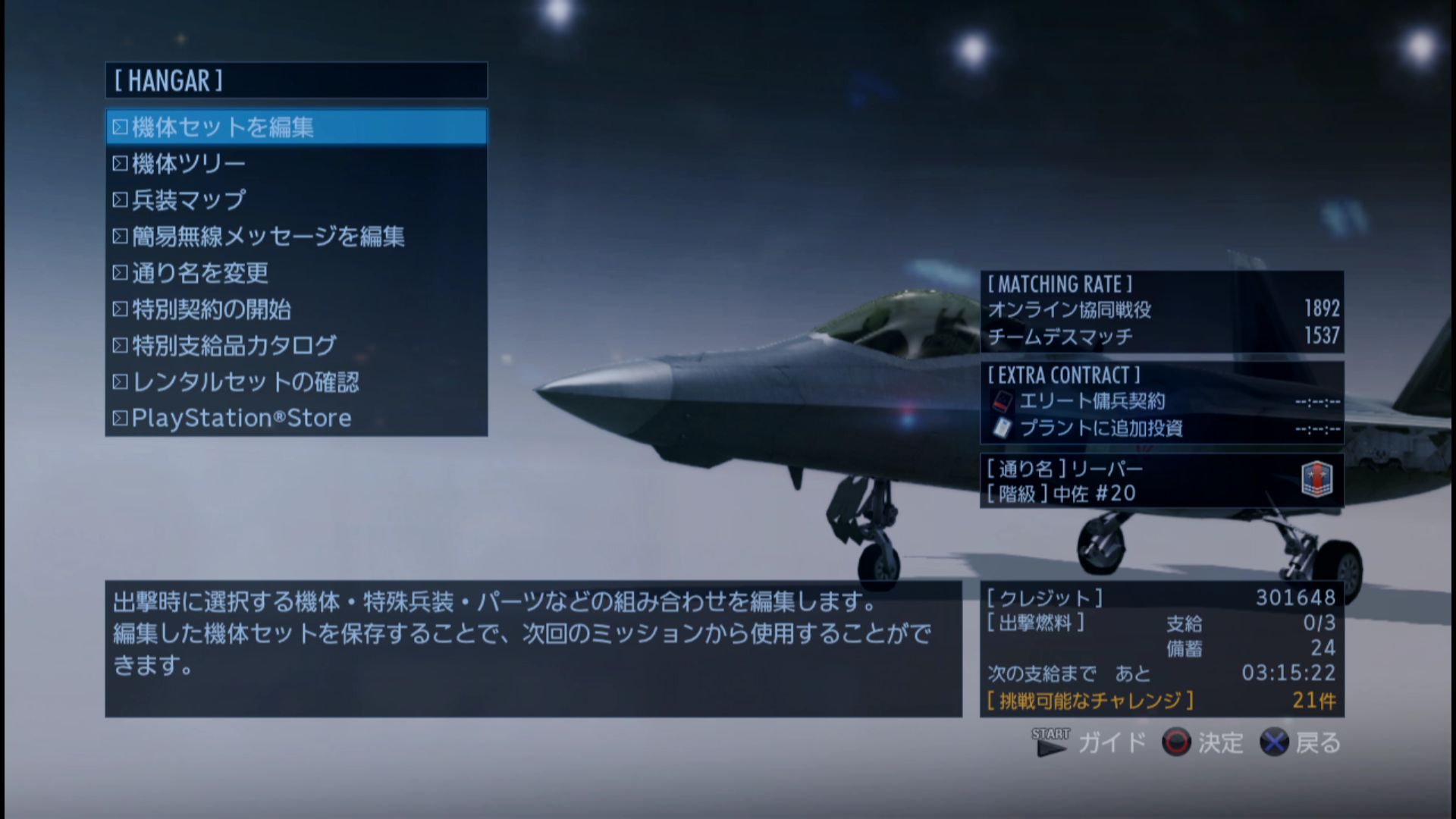Open 特別契約の開始 special contract entry
Image resolution: width=1456 pixels, height=819 pixels.
296,309
